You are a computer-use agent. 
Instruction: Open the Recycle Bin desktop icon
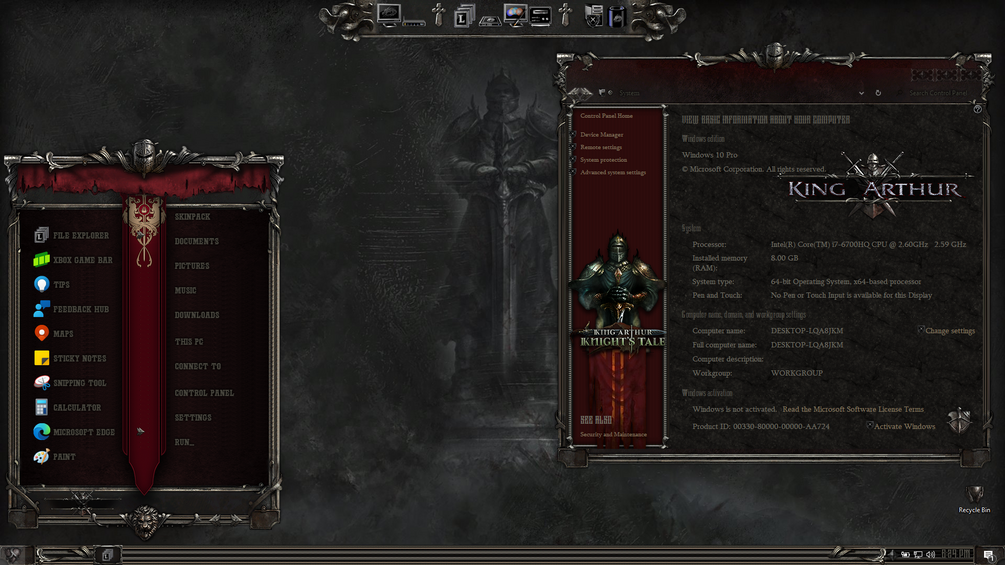974,496
